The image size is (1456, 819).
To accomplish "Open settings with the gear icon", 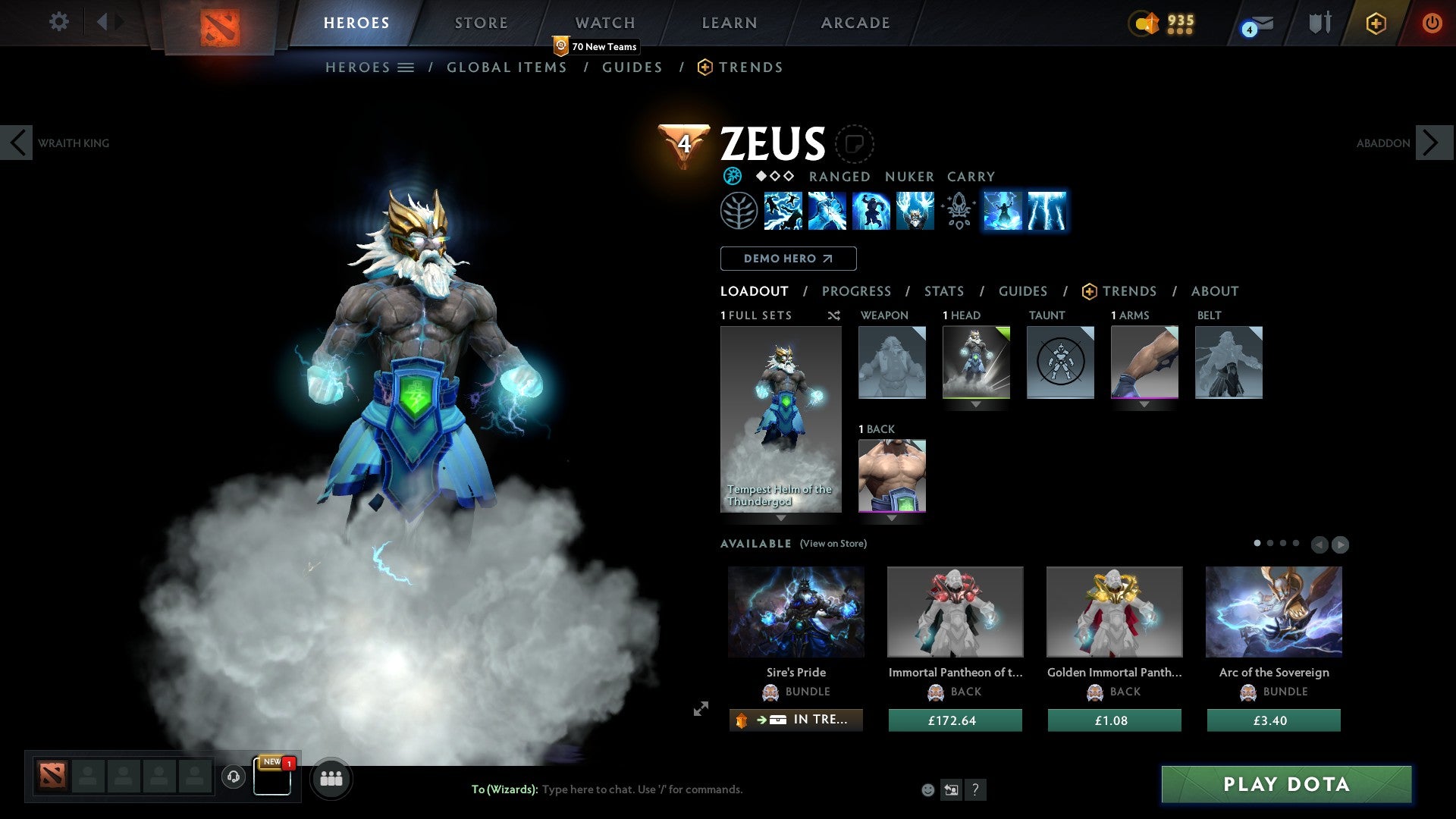I will tap(58, 22).
